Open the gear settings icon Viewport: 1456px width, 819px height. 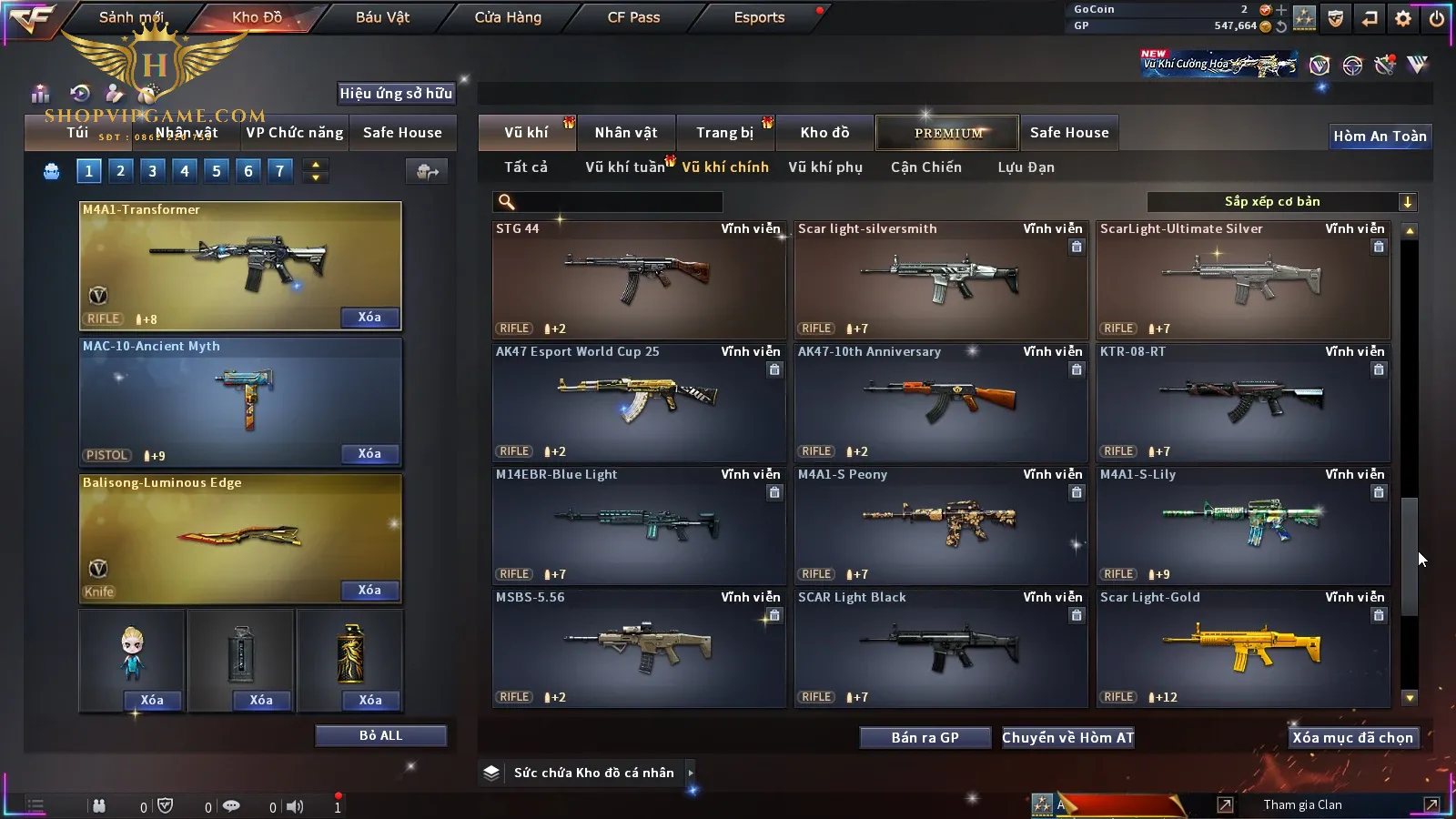pyautogui.click(x=1403, y=18)
